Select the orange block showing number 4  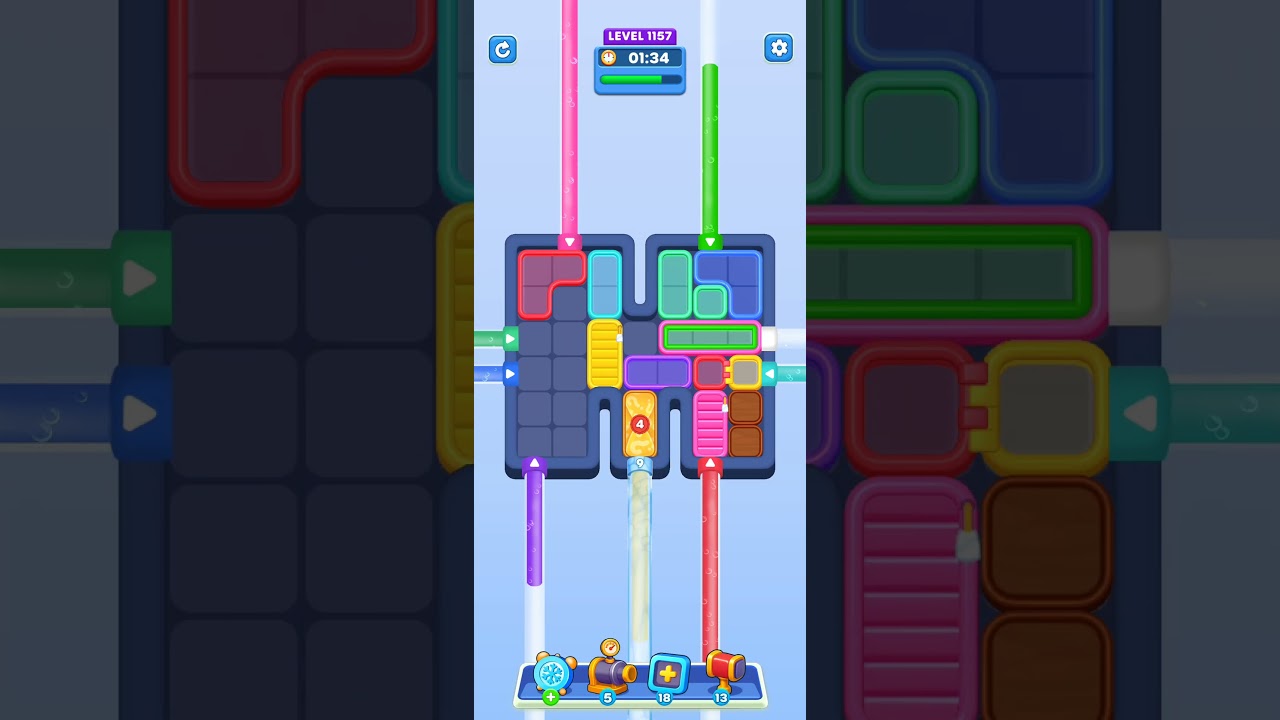point(640,425)
